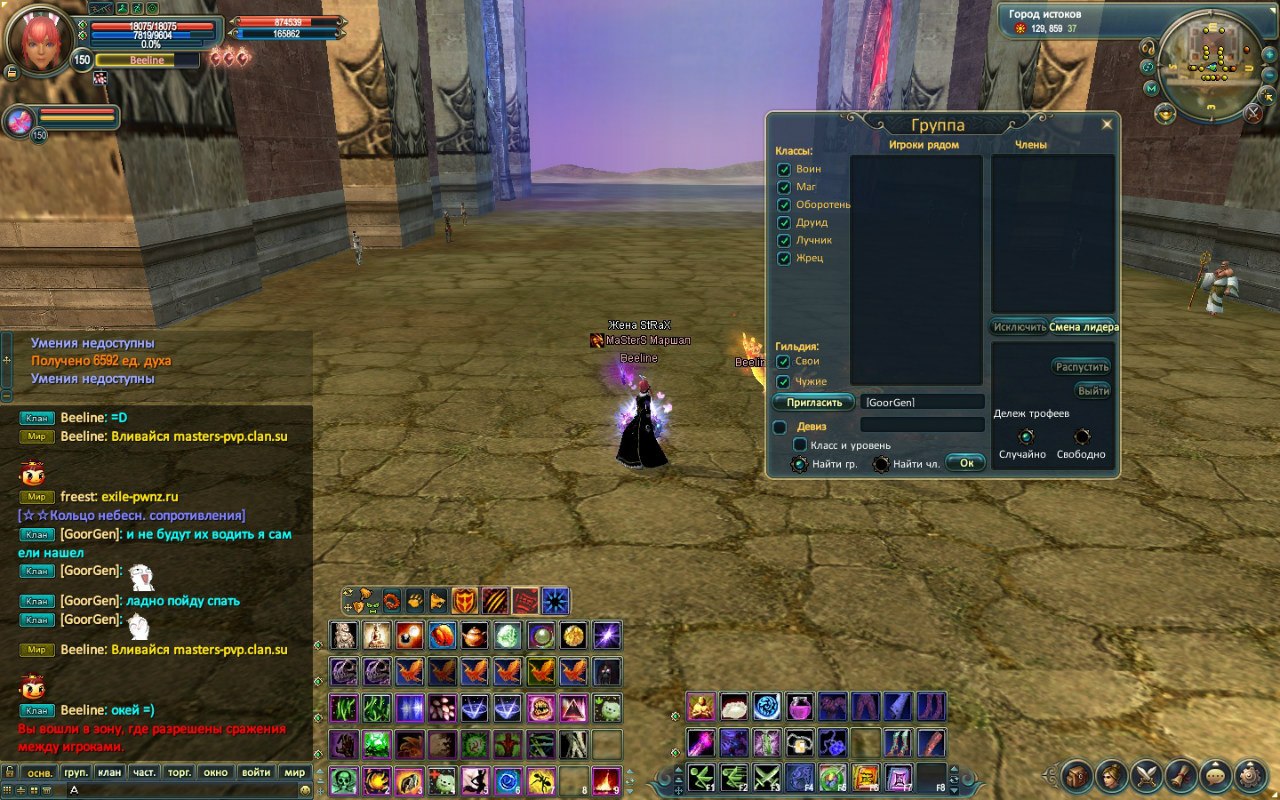The image size is (1280, 800).
Task: Click the Исключить button
Action: [x=1019, y=327]
